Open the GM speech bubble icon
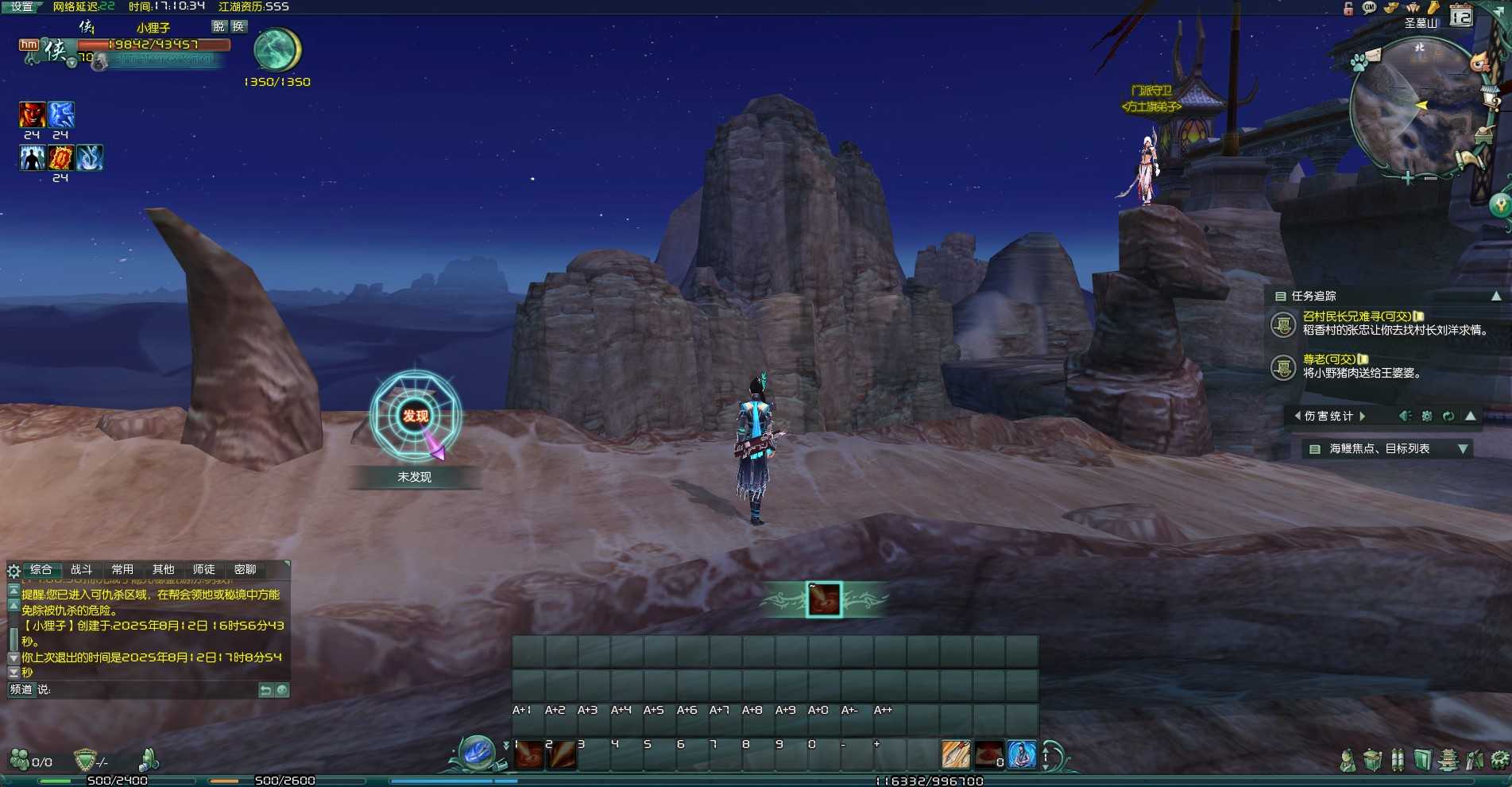 (x=1369, y=8)
